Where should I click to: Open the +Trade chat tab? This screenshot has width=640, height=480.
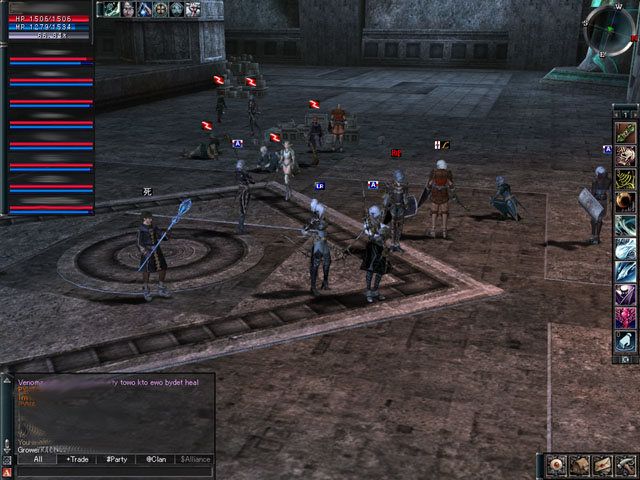(x=77, y=459)
